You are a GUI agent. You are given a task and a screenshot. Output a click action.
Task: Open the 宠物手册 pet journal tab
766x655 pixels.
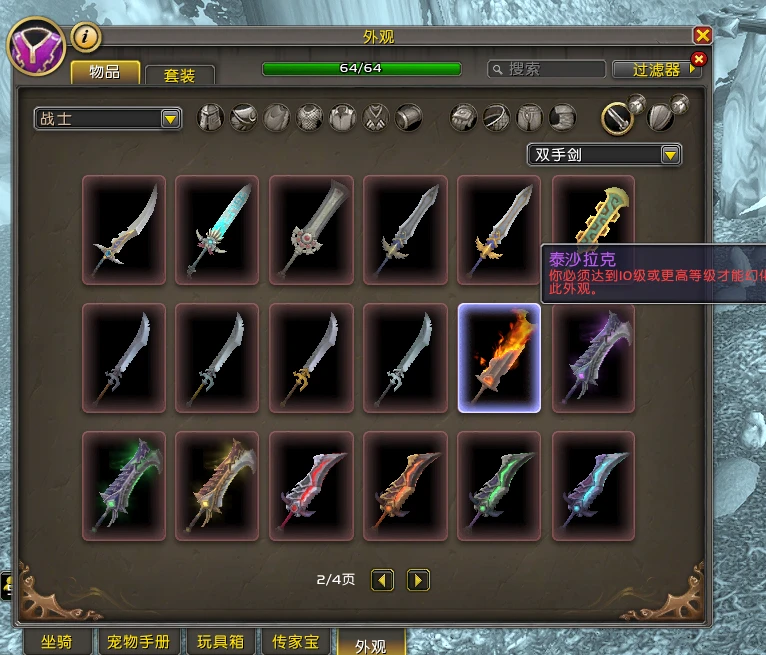[139, 641]
